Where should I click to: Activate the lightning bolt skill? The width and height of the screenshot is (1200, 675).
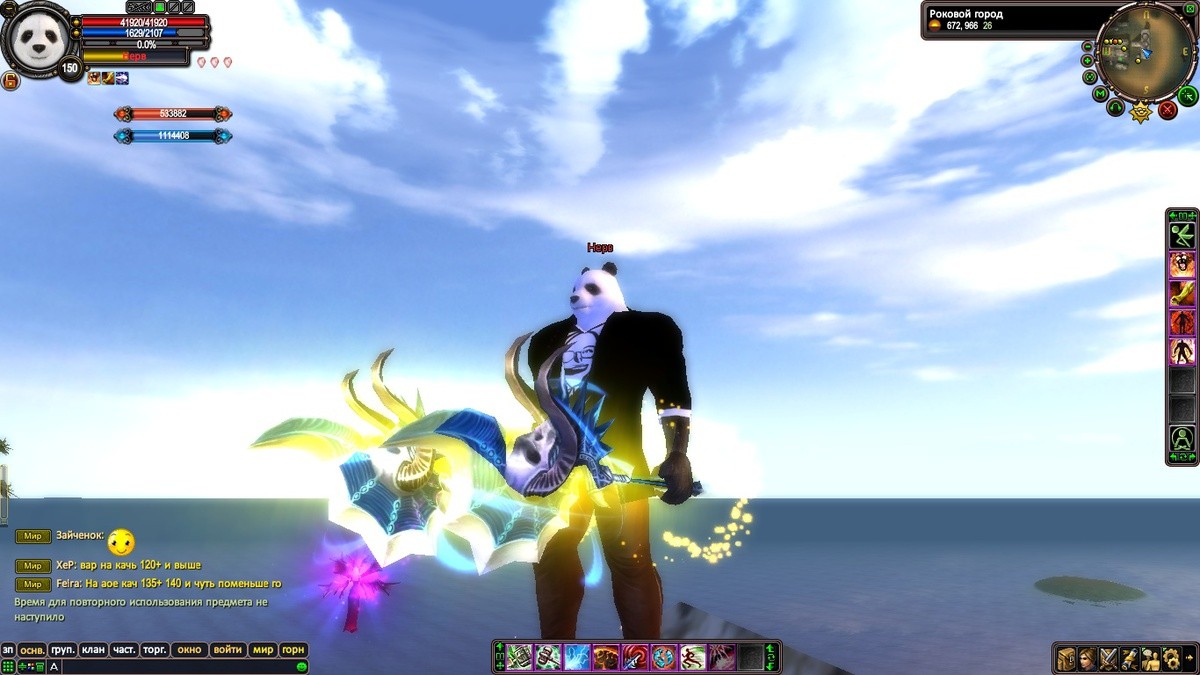click(x=578, y=657)
